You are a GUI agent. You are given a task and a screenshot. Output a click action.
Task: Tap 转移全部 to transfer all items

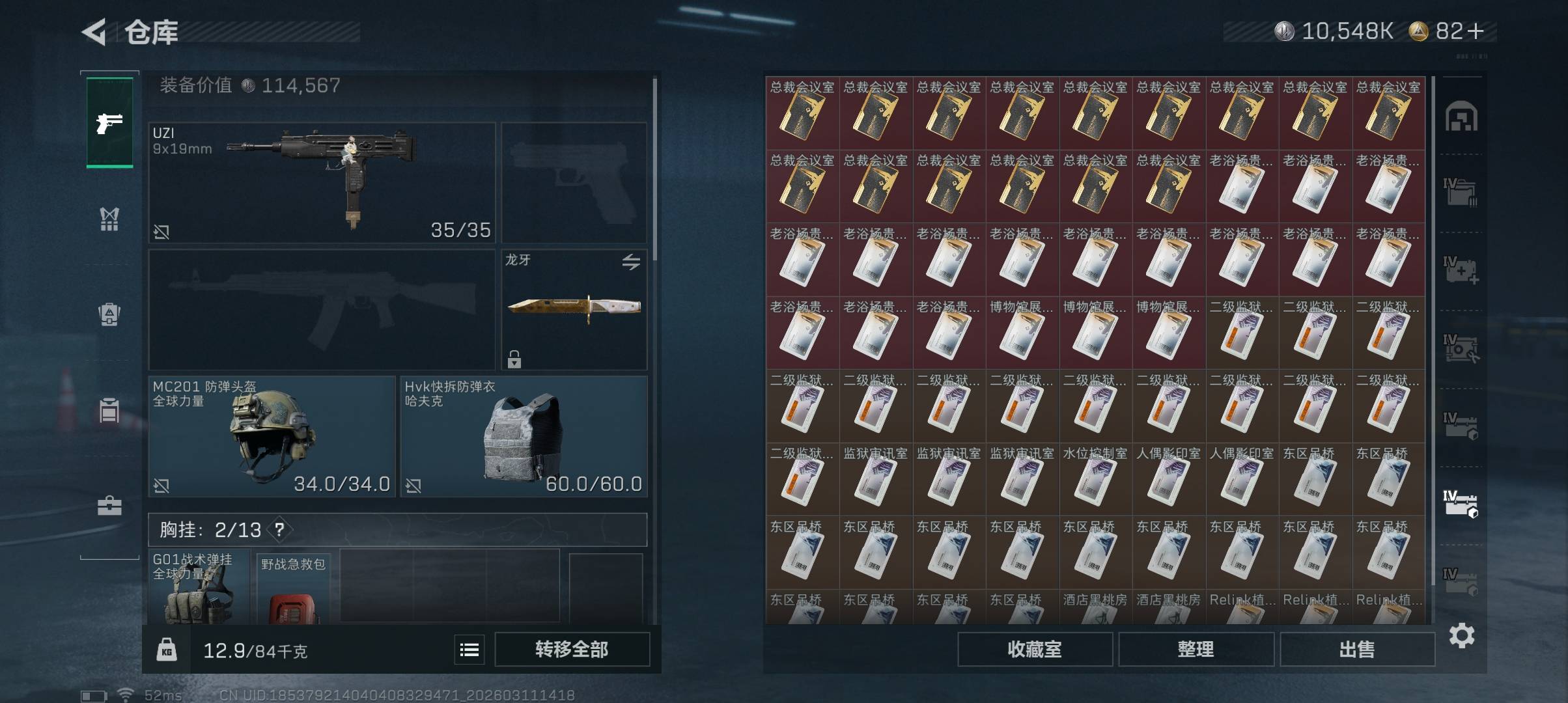click(572, 649)
